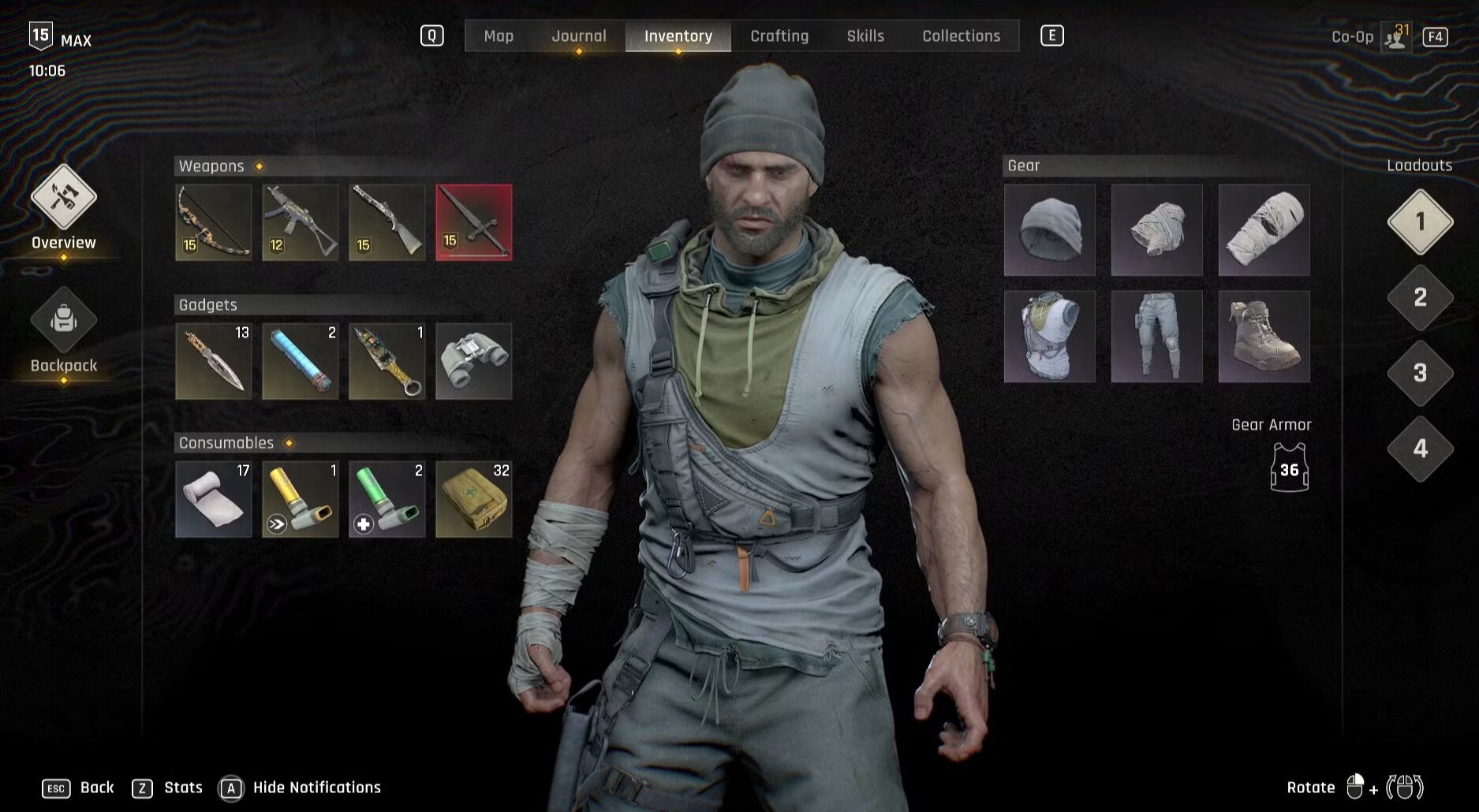Switch to the Map tab
Screen dimensions: 1479x812
(499, 36)
